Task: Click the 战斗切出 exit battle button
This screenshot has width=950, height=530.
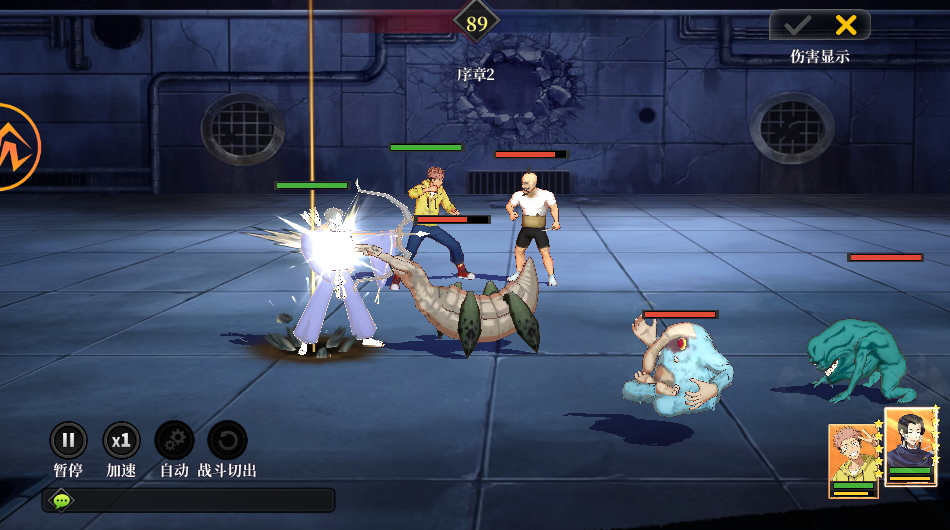Action: coord(227,440)
